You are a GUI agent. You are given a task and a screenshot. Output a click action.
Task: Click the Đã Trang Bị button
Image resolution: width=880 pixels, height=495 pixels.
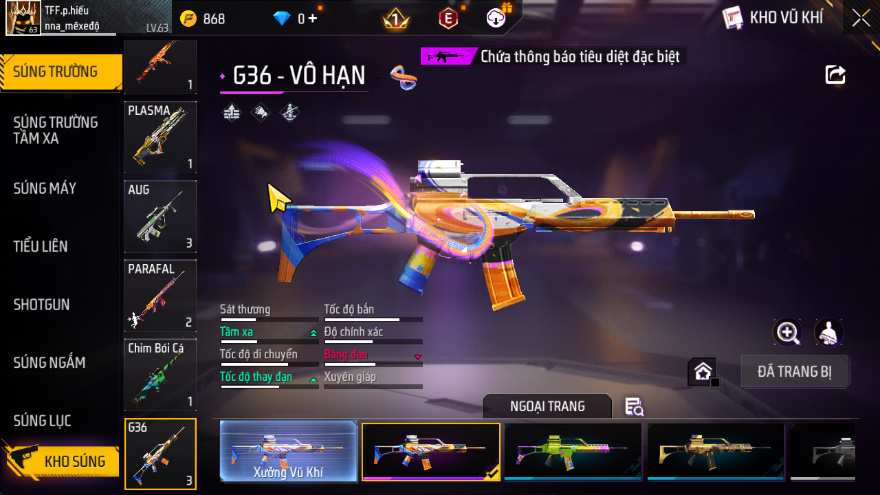click(795, 372)
